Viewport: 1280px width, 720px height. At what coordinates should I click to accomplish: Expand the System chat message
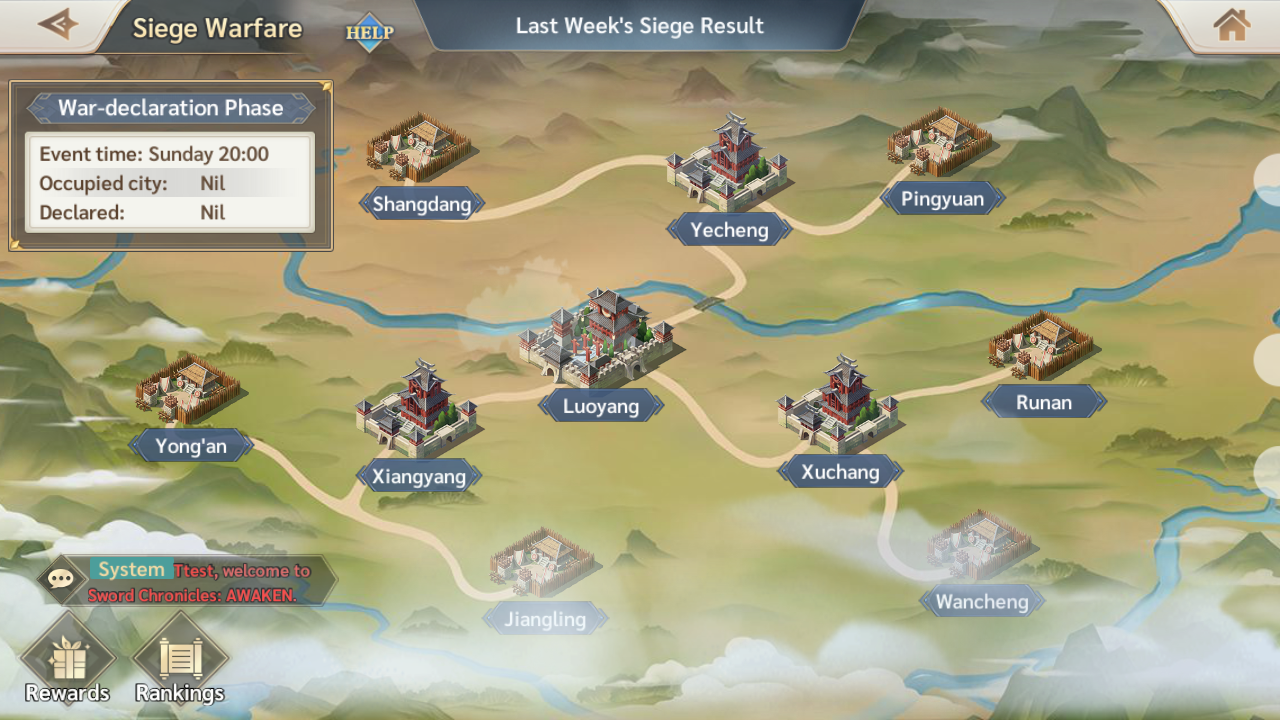tap(200, 582)
